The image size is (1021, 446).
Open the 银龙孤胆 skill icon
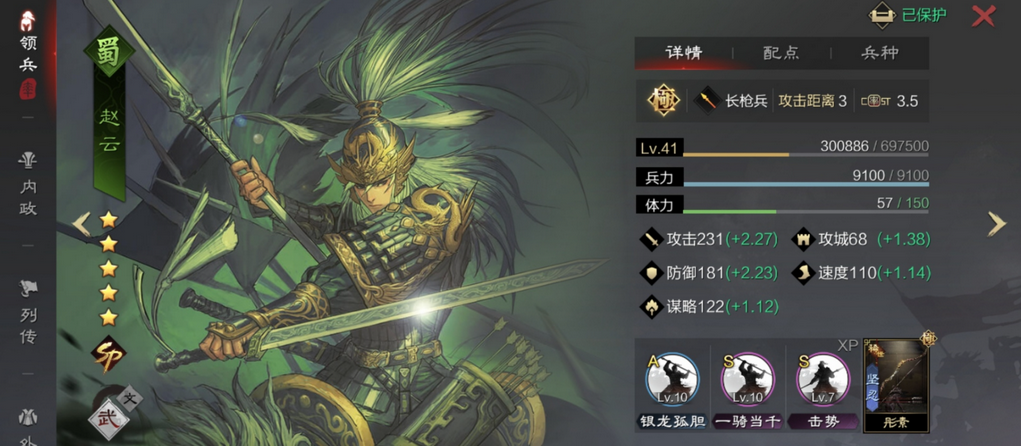[x=672, y=381]
